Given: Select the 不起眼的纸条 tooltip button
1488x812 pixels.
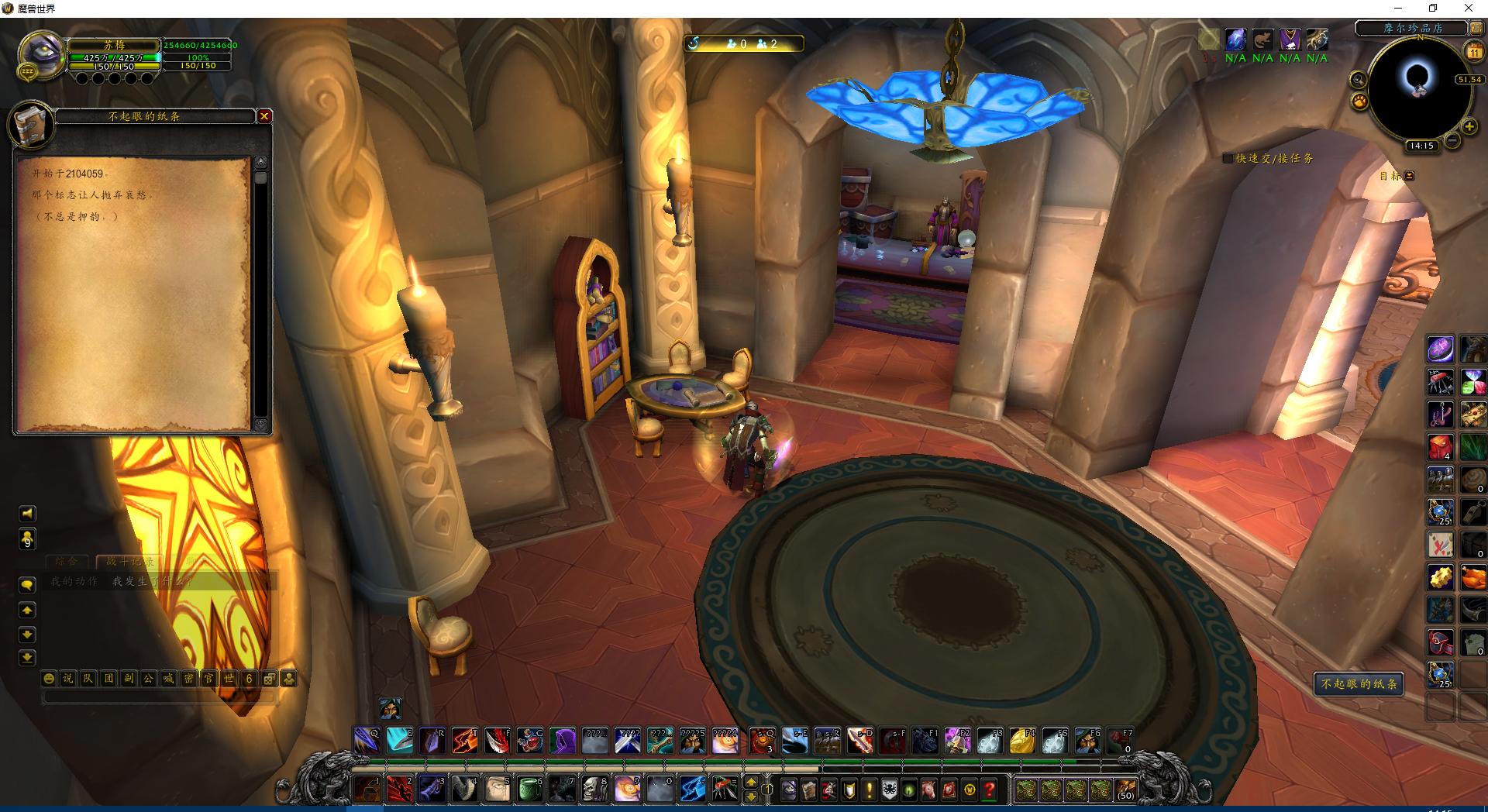Looking at the screenshot, I should [1359, 684].
